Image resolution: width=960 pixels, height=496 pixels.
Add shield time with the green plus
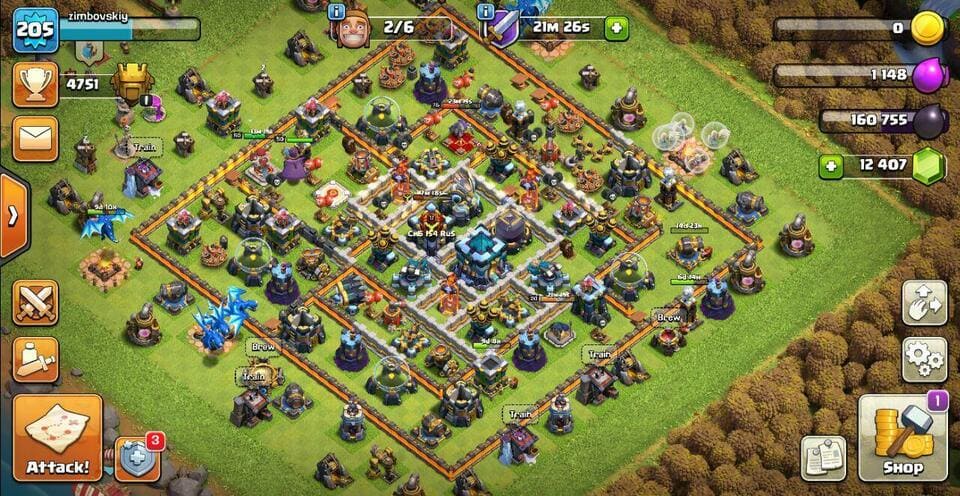pyautogui.click(x=617, y=28)
